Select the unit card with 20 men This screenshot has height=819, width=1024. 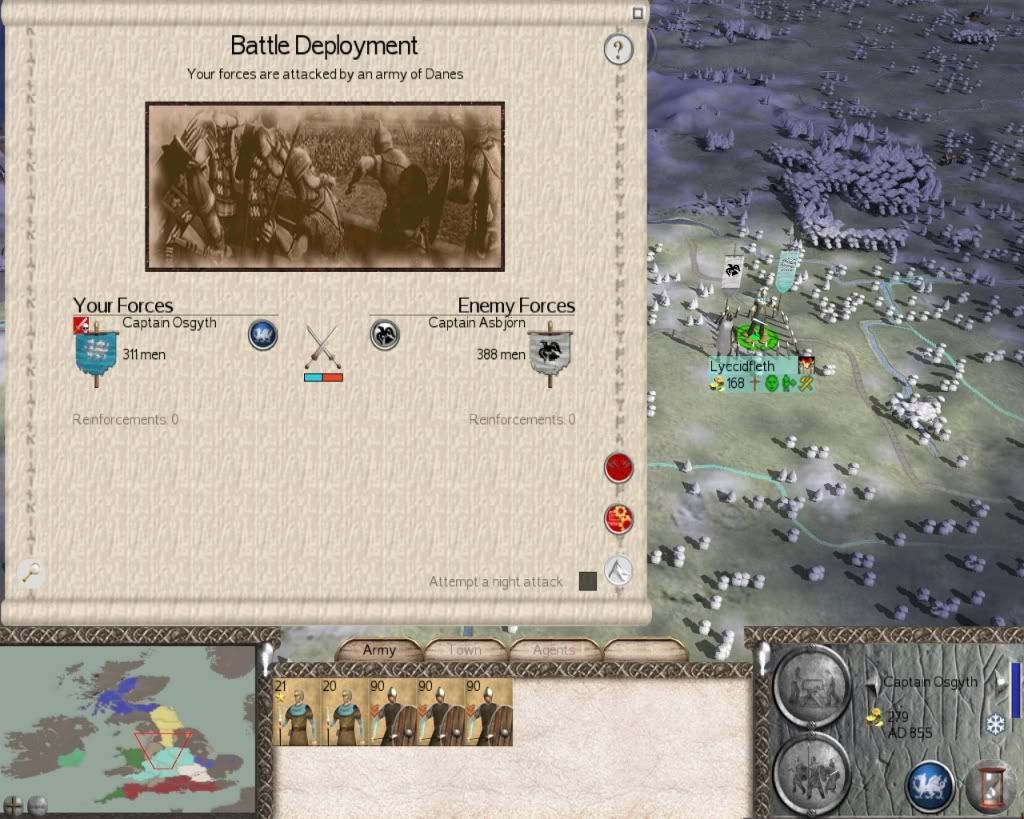(345, 711)
